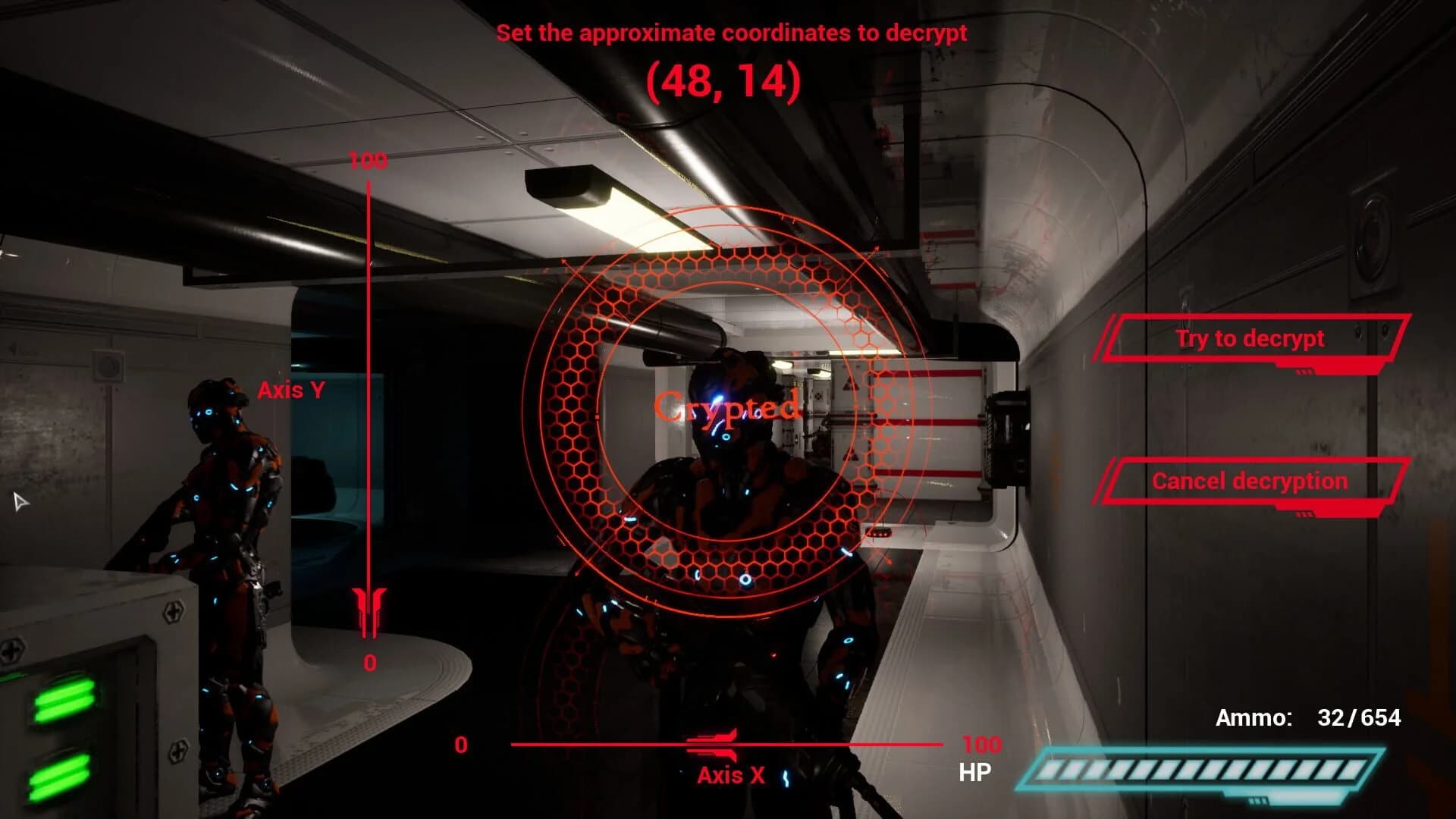This screenshot has height=819, width=1456.
Task: Click the 0 marker on Axis X
Action: 461,745
